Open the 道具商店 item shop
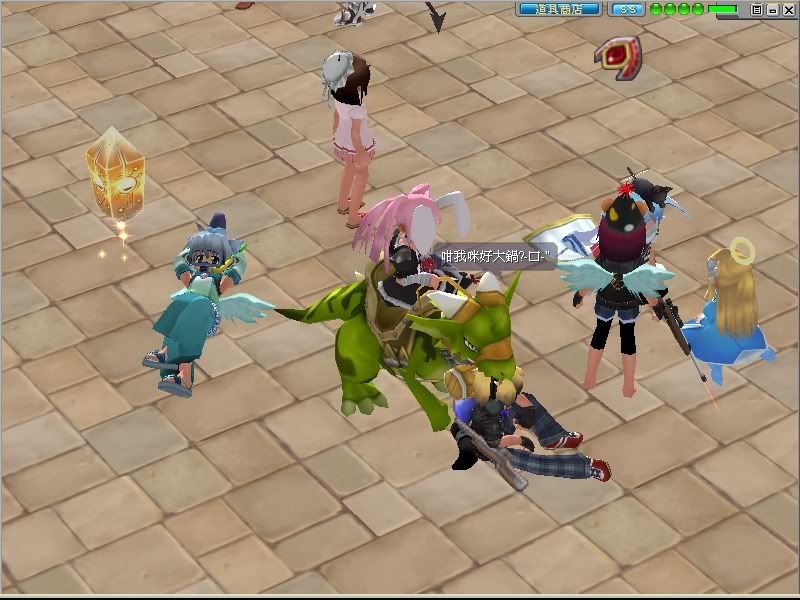Viewport: 800px width, 600px height. tap(559, 9)
